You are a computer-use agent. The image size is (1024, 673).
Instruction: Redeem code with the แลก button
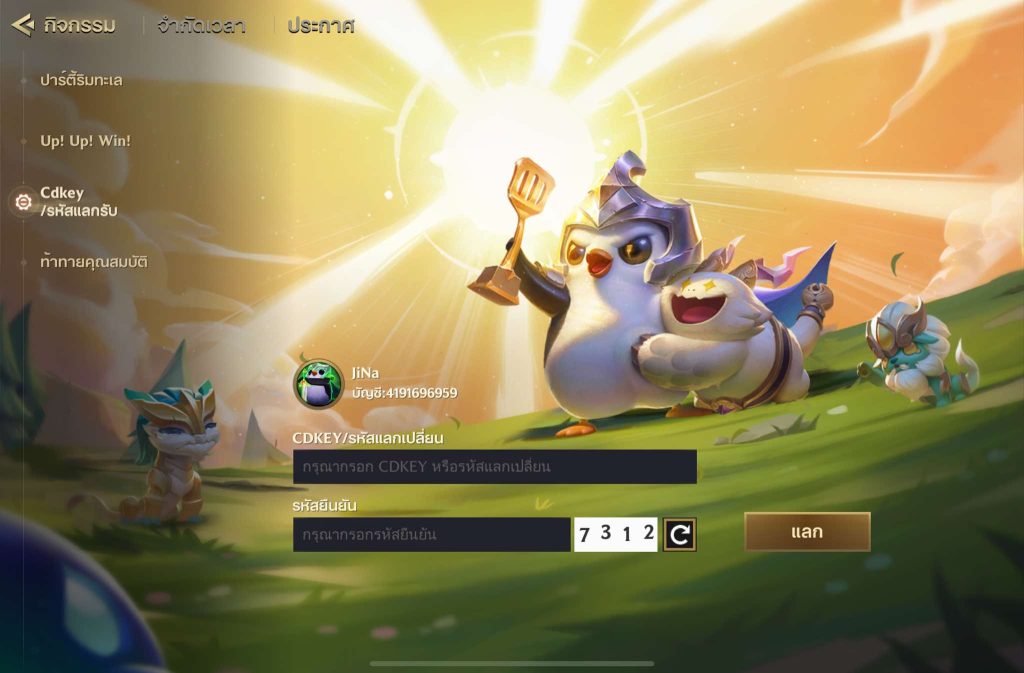coord(807,532)
